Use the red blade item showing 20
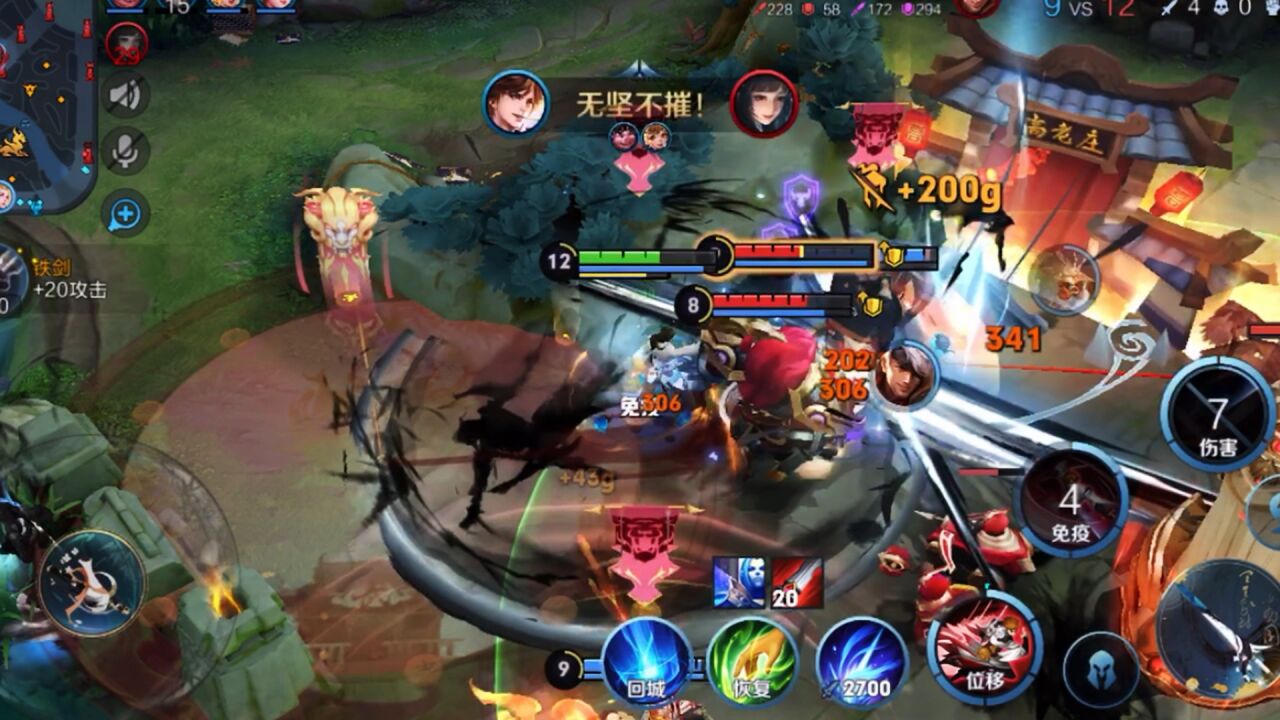Viewport: 1280px width, 720px height. 797,583
